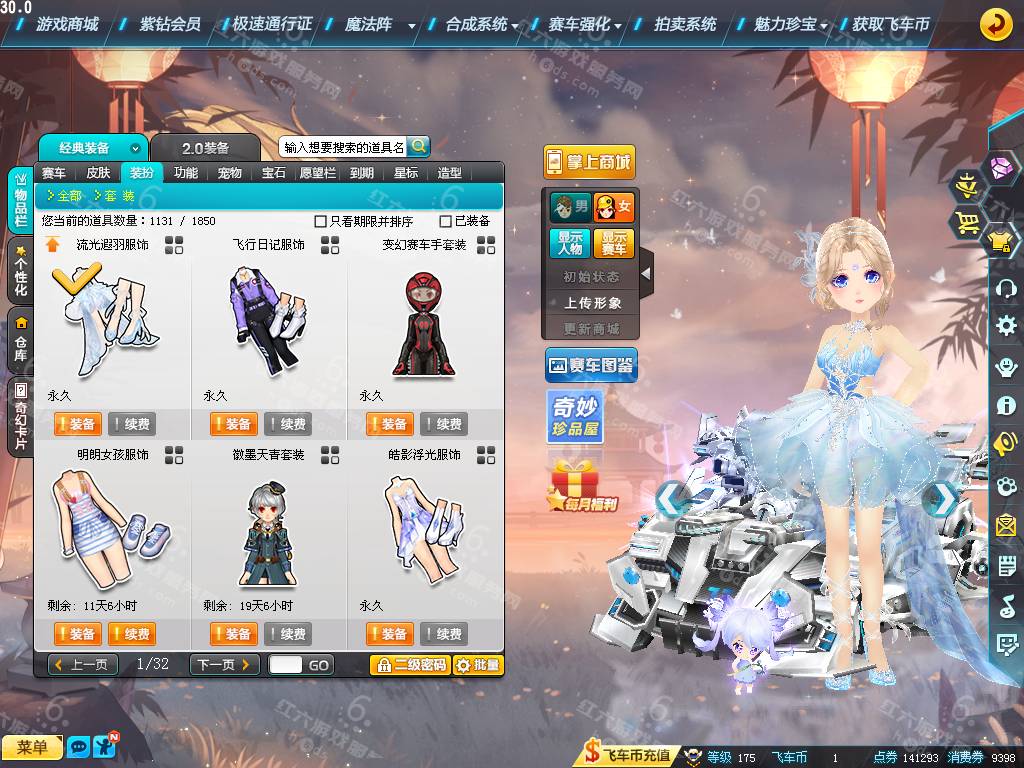This screenshot has height=768, width=1024.
Task: Open the 赛车图鉴 car gallery
Action: point(591,366)
